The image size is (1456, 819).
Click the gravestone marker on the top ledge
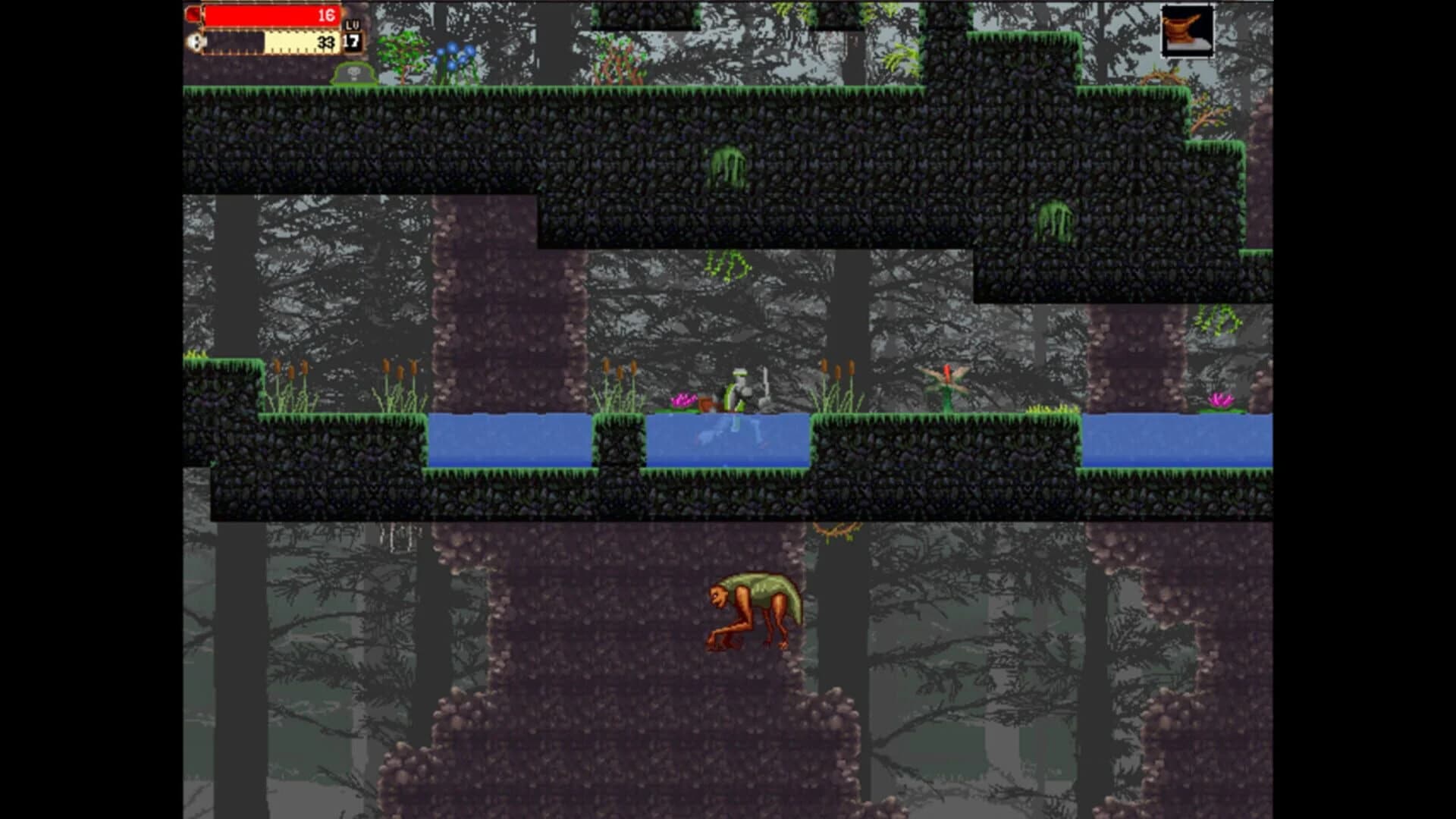point(352,74)
